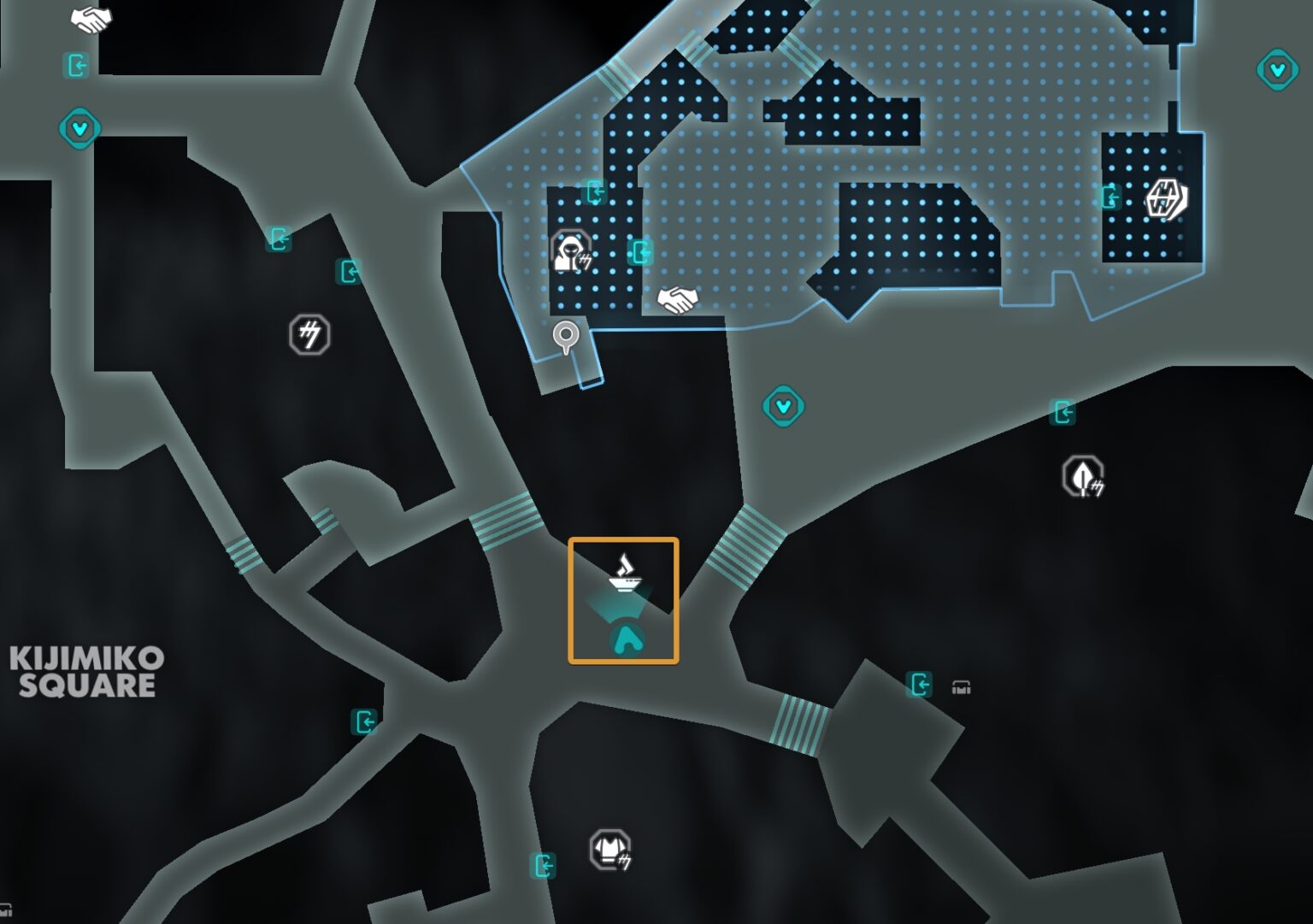Image resolution: width=1313 pixels, height=924 pixels.
Task: Click the handshake icon inside the dotted district
Action: (678, 299)
